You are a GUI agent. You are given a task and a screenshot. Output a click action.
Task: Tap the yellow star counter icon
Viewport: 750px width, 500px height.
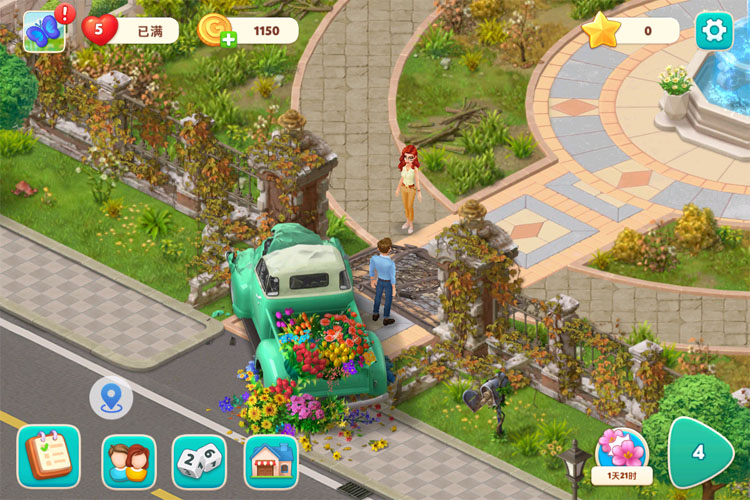(x=602, y=31)
